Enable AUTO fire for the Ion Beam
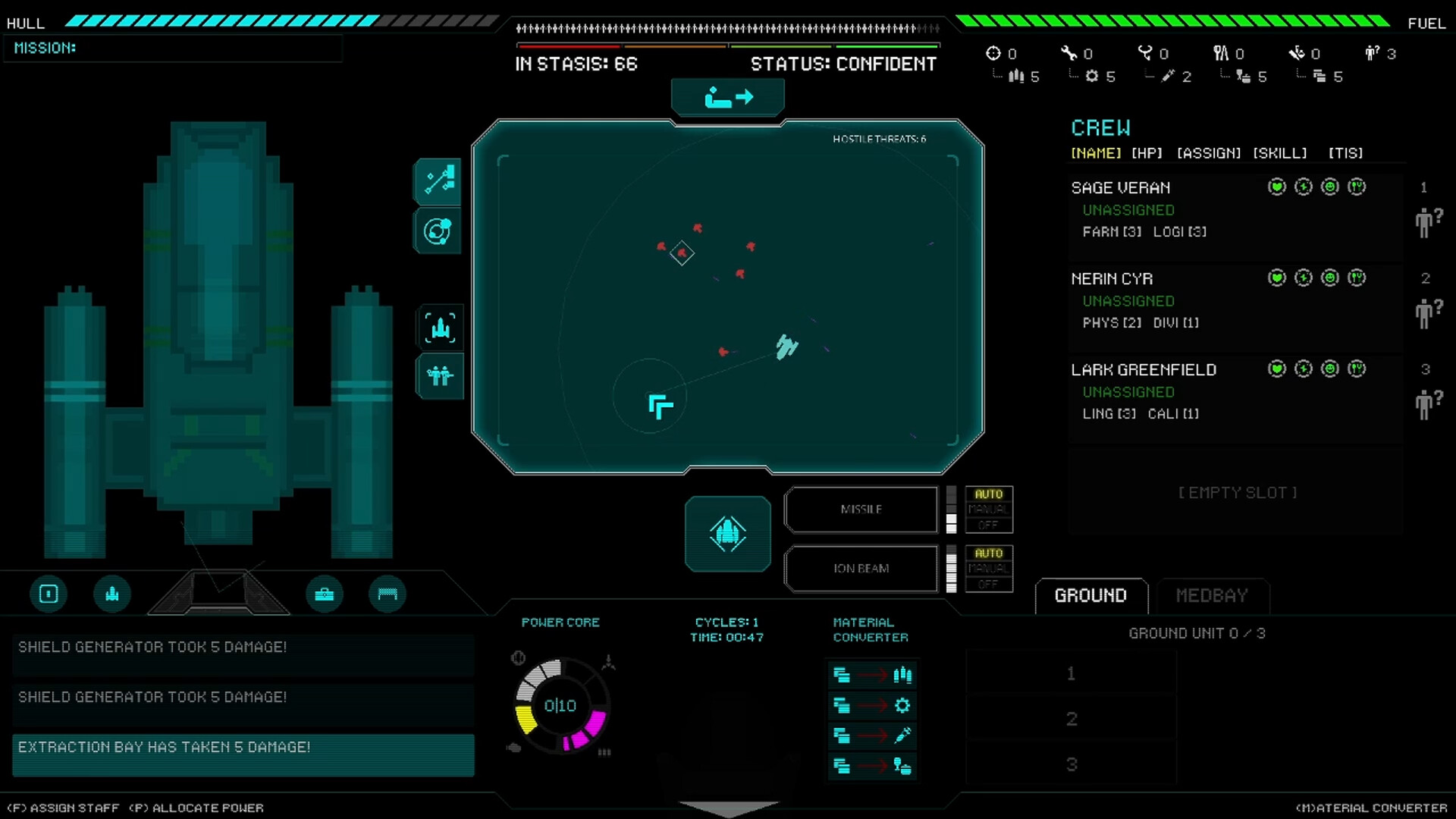Image resolution: width=1456 pixels, height=819 pixels. (x=988, y=554)
